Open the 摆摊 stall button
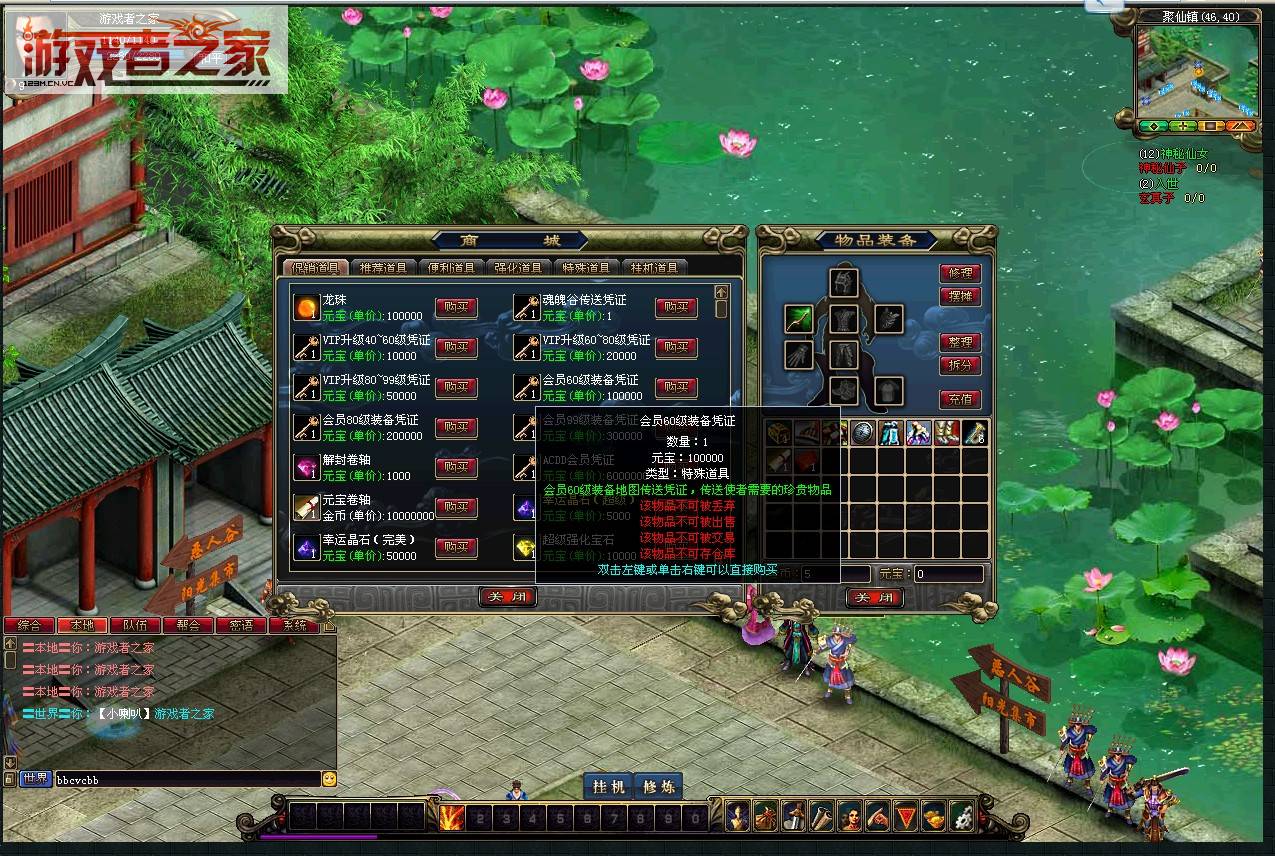The height and width of the screenshot is (856, 1275). pos(959,296)
